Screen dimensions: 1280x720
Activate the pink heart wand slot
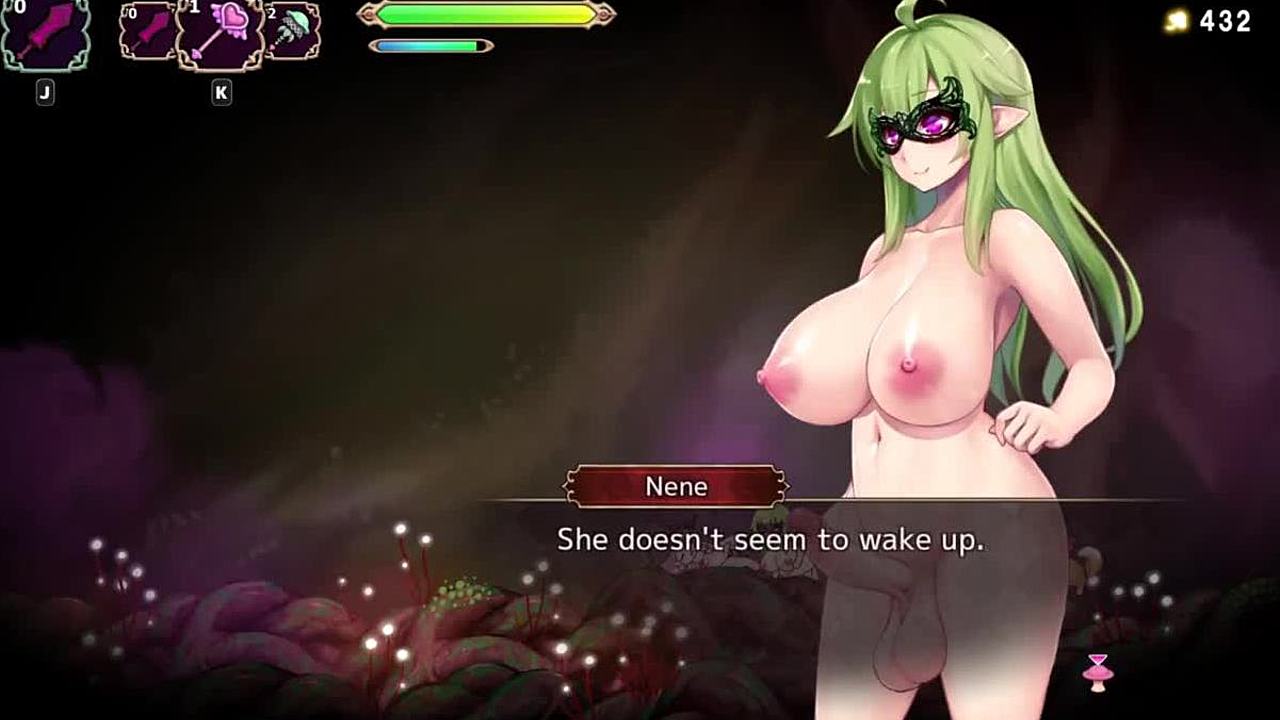[x=220, y=35]
